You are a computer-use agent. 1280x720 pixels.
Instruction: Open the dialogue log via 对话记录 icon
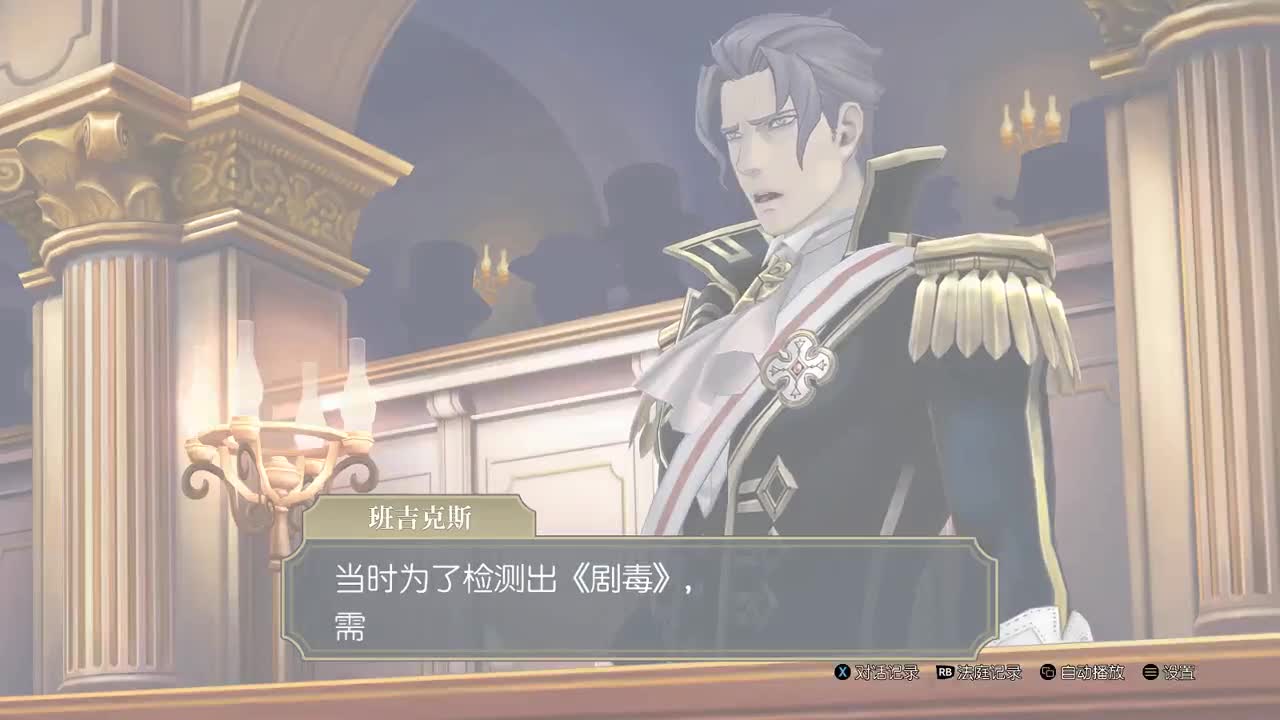tap(888, 674)
